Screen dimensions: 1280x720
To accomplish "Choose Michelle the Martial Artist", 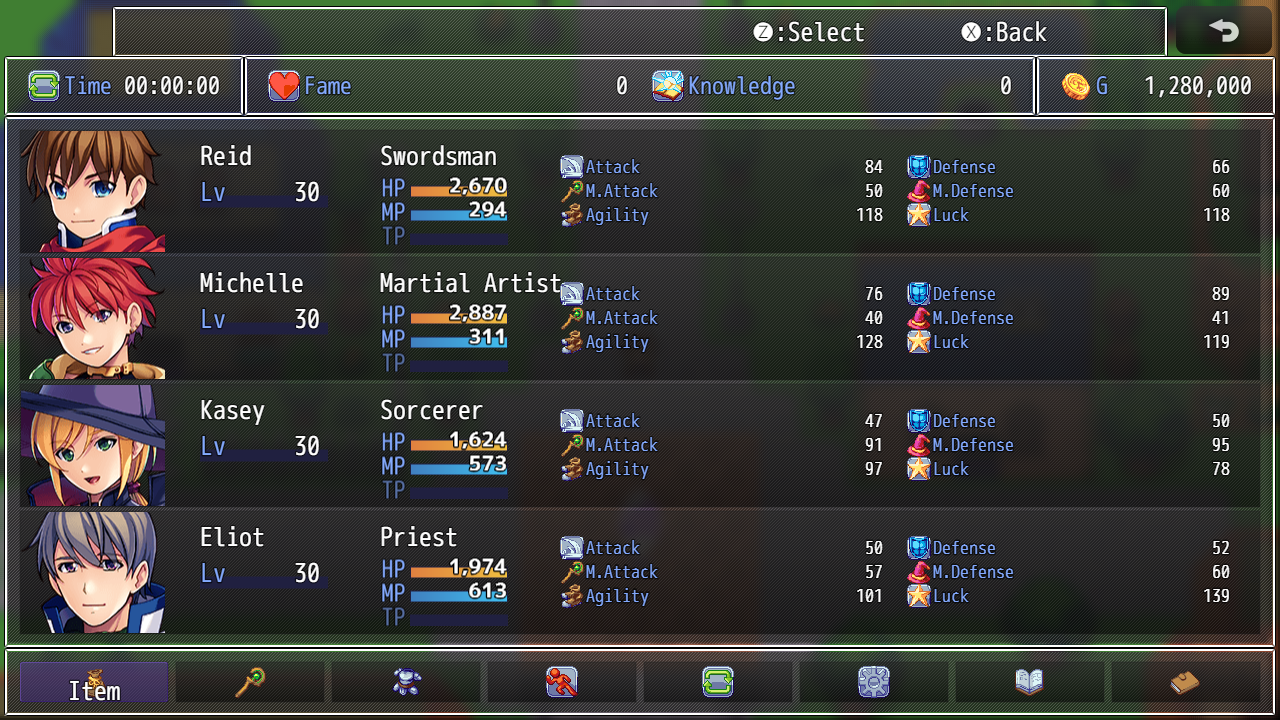I will [x=640, y=317].
